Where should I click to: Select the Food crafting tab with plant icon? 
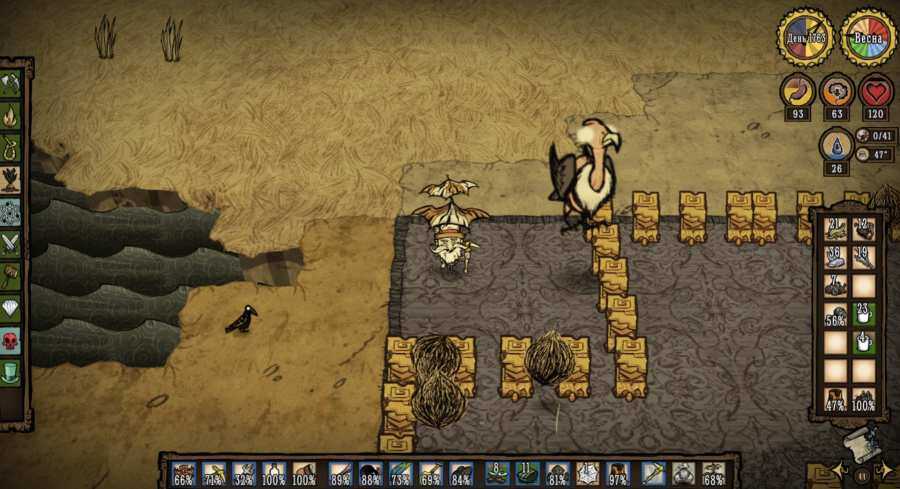pyautogui.click(x=12, y=180)
